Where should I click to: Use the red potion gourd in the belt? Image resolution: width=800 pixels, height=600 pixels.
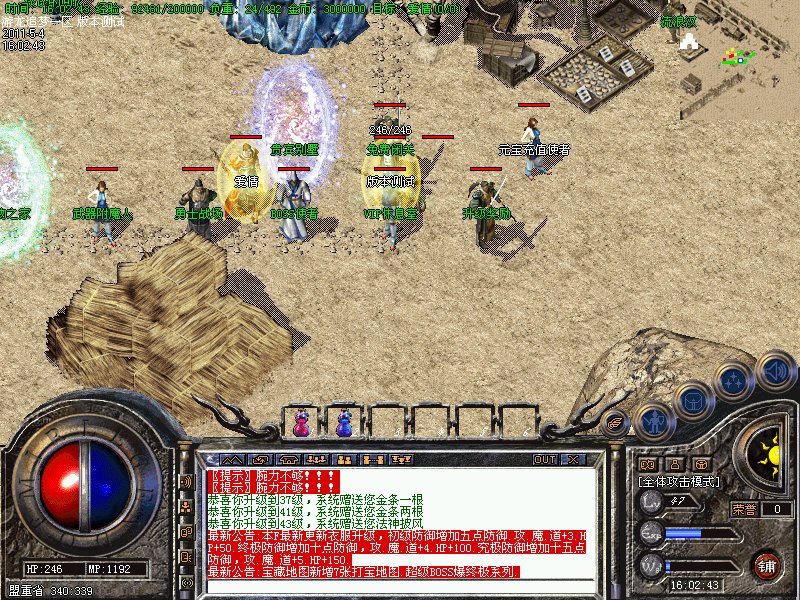coord(301,423)
